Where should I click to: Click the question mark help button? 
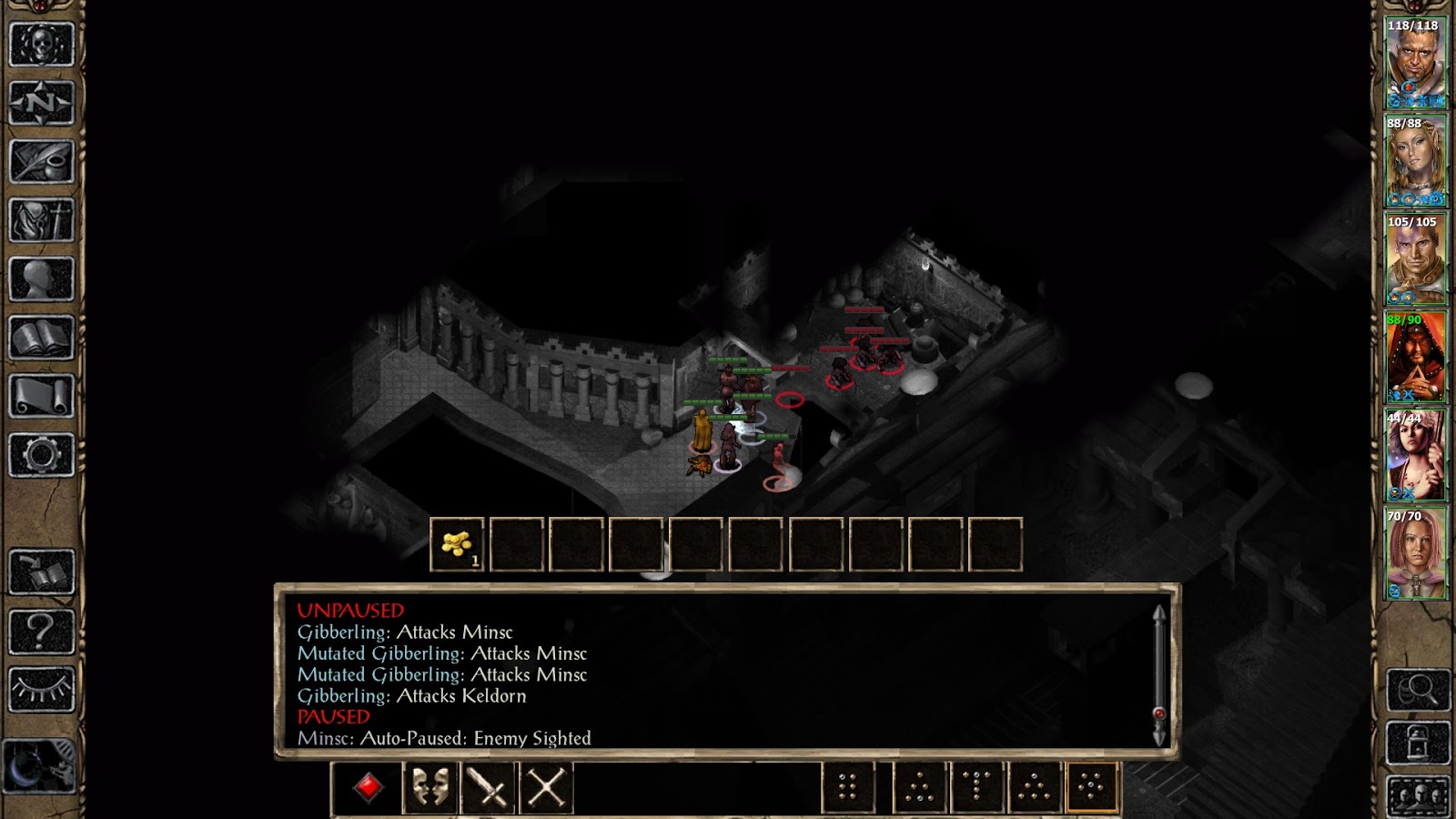coord(41,631)
